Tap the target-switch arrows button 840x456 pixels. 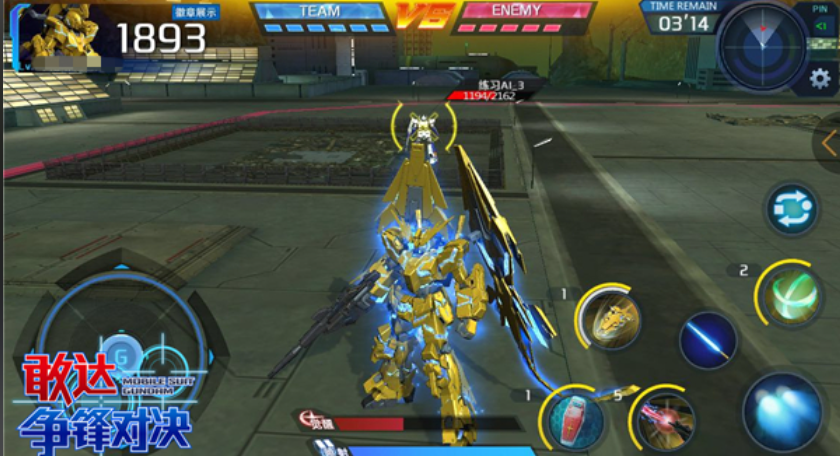tap(792, 210)
